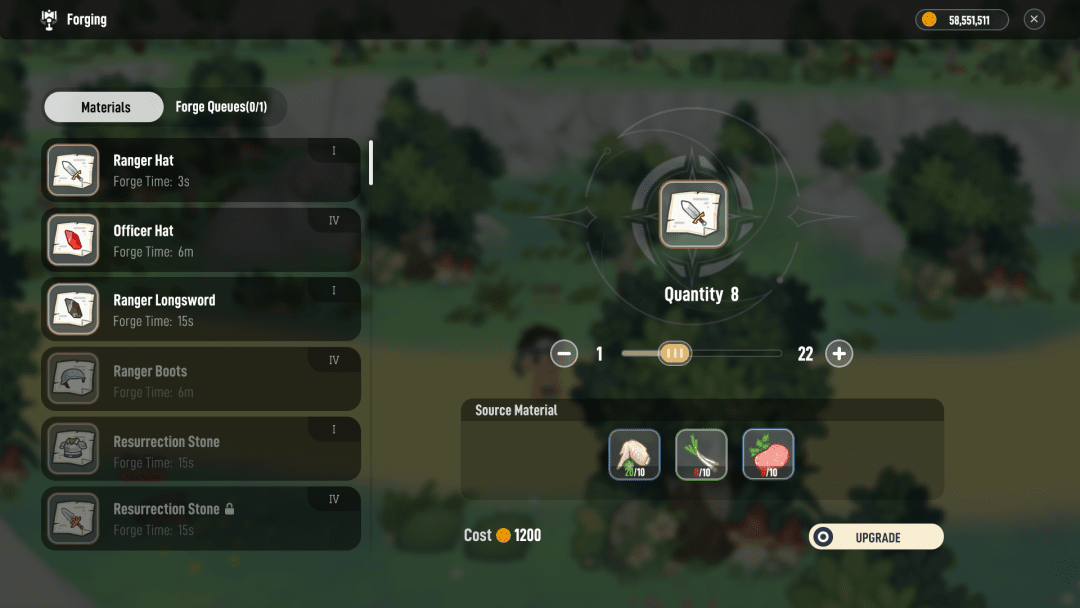Viewport: 1080px width, 608px height.
Task: Select the Ranger Boots recipe
Action: click(200, 380)
